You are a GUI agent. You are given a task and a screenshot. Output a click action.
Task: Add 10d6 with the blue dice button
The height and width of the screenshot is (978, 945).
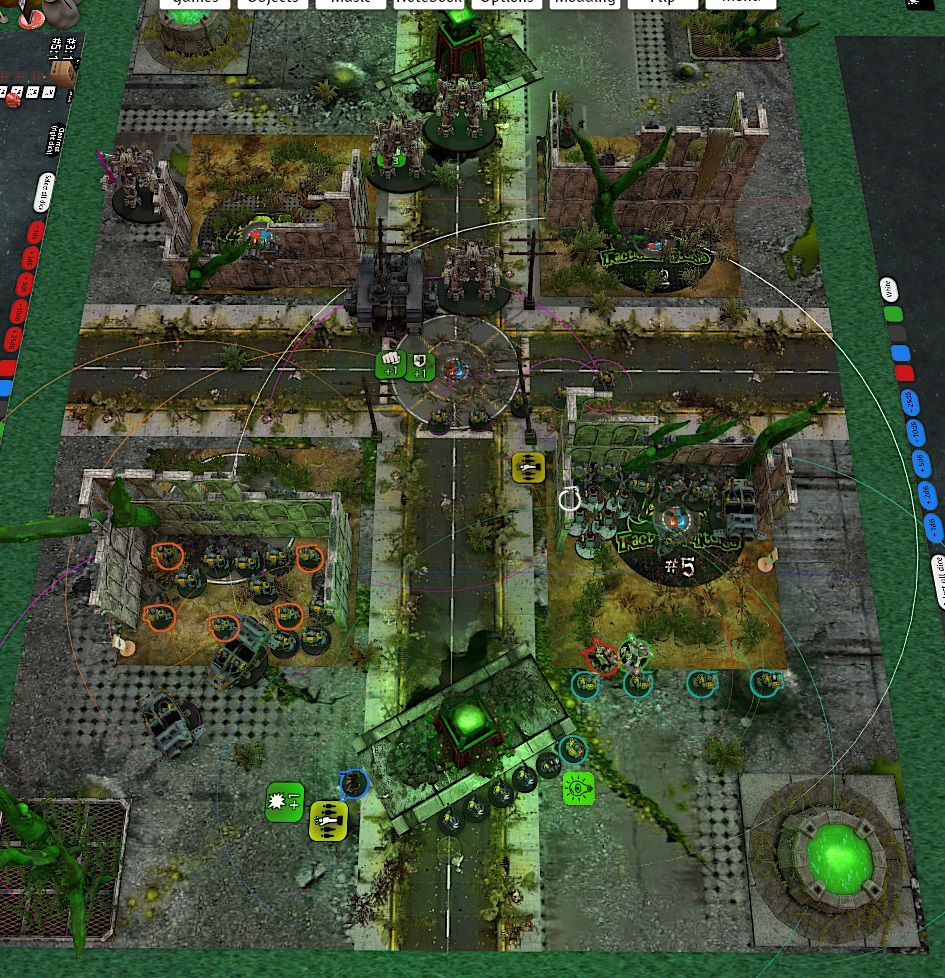(915, 431)
